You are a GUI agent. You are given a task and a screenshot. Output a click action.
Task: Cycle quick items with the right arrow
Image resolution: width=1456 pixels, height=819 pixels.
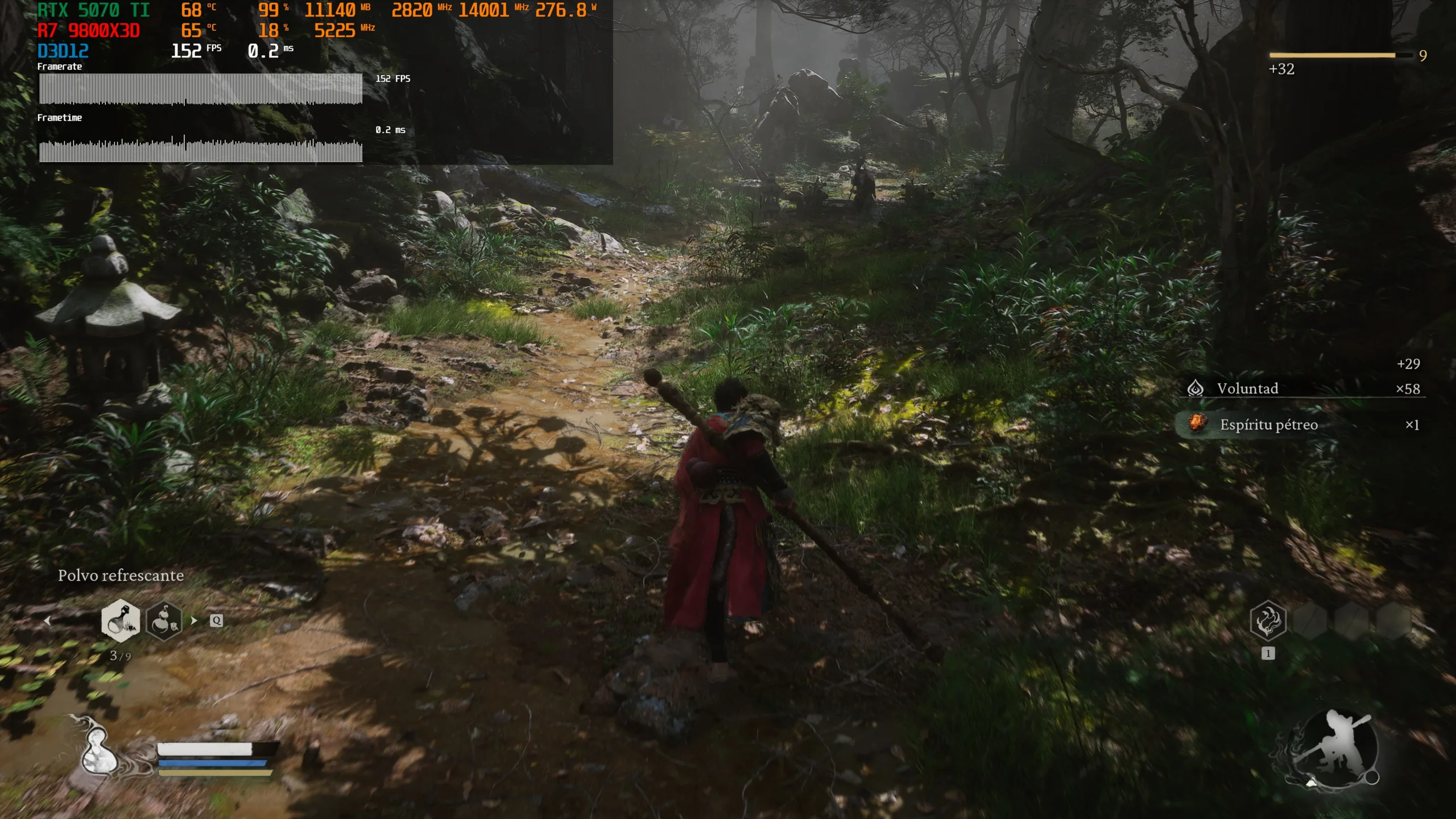[x=194, y=621]
